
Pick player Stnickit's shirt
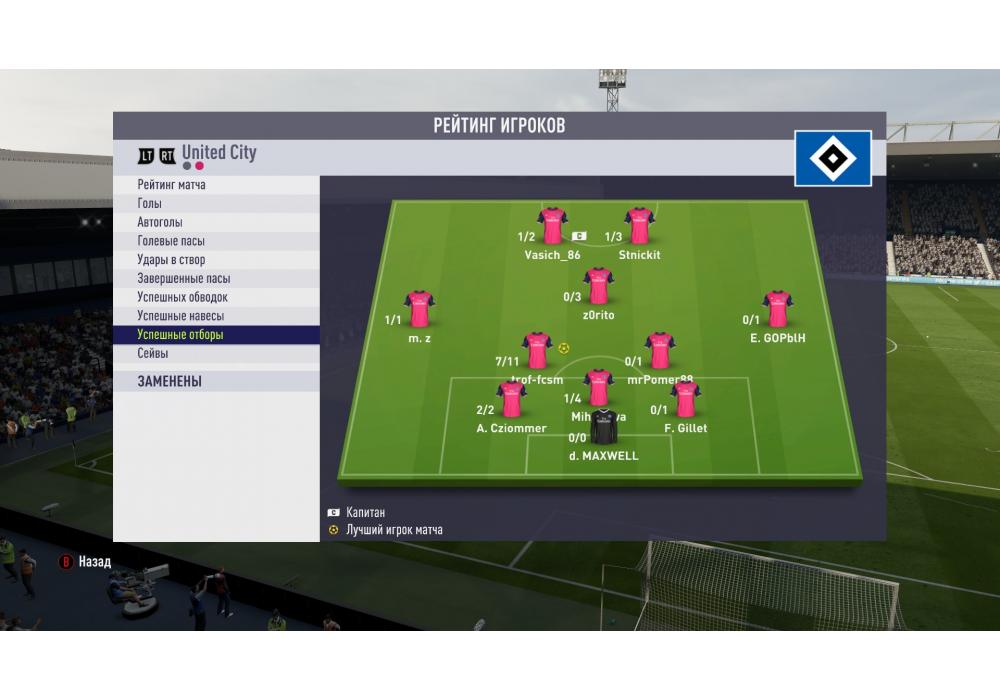(639, 226)
